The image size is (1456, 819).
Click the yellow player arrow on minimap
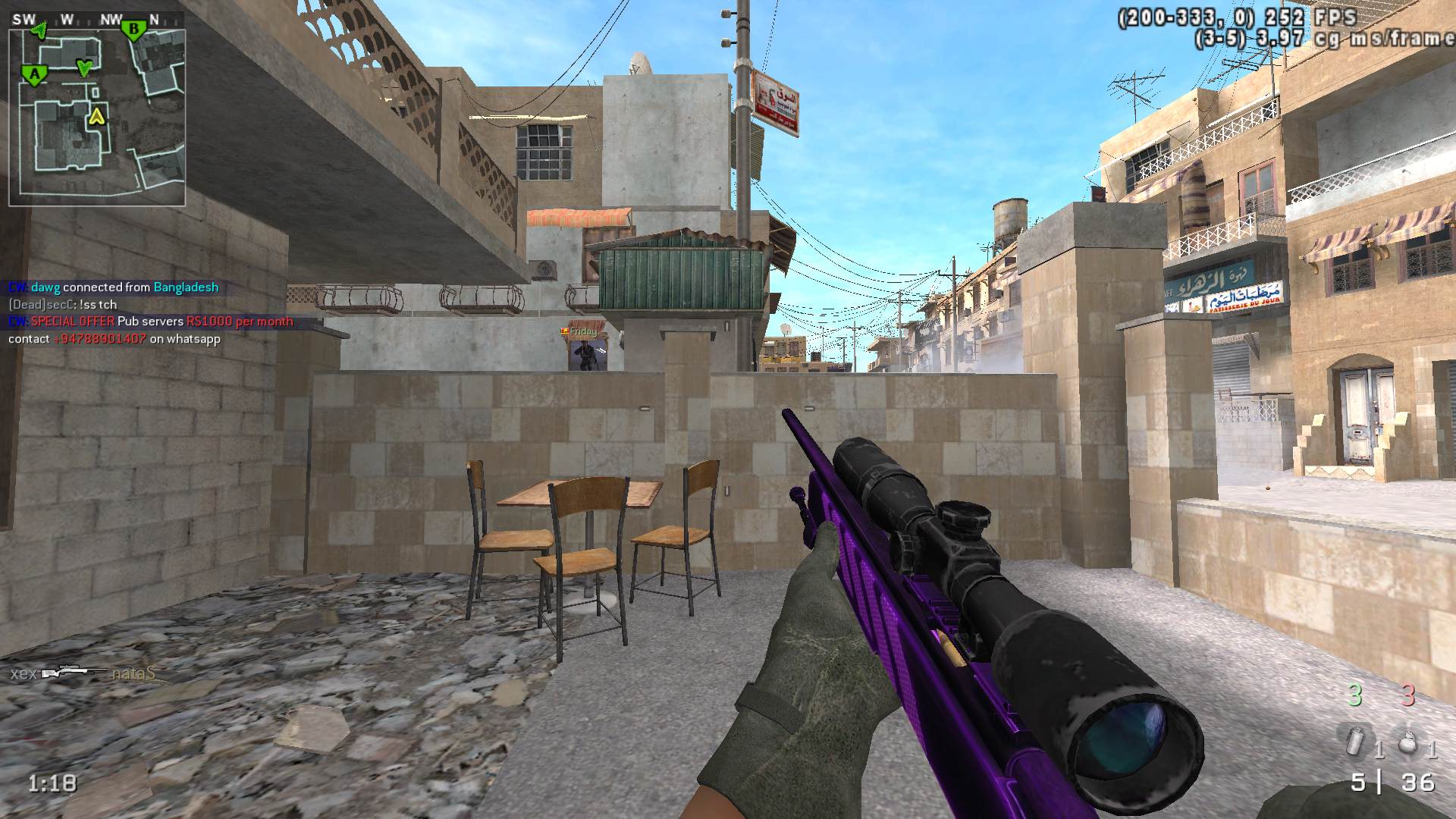point(96,116)
